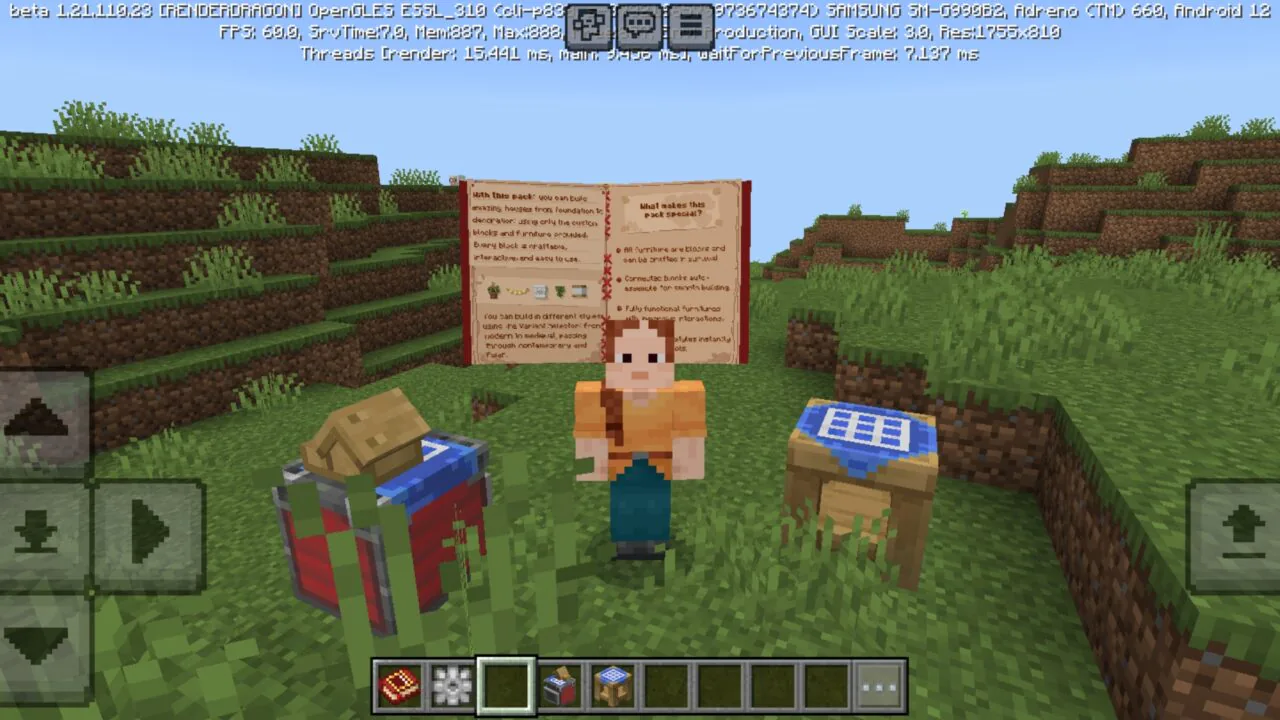The image size is (1280, 720).
Task: Tap the move right arrow button
Action: 150,532
